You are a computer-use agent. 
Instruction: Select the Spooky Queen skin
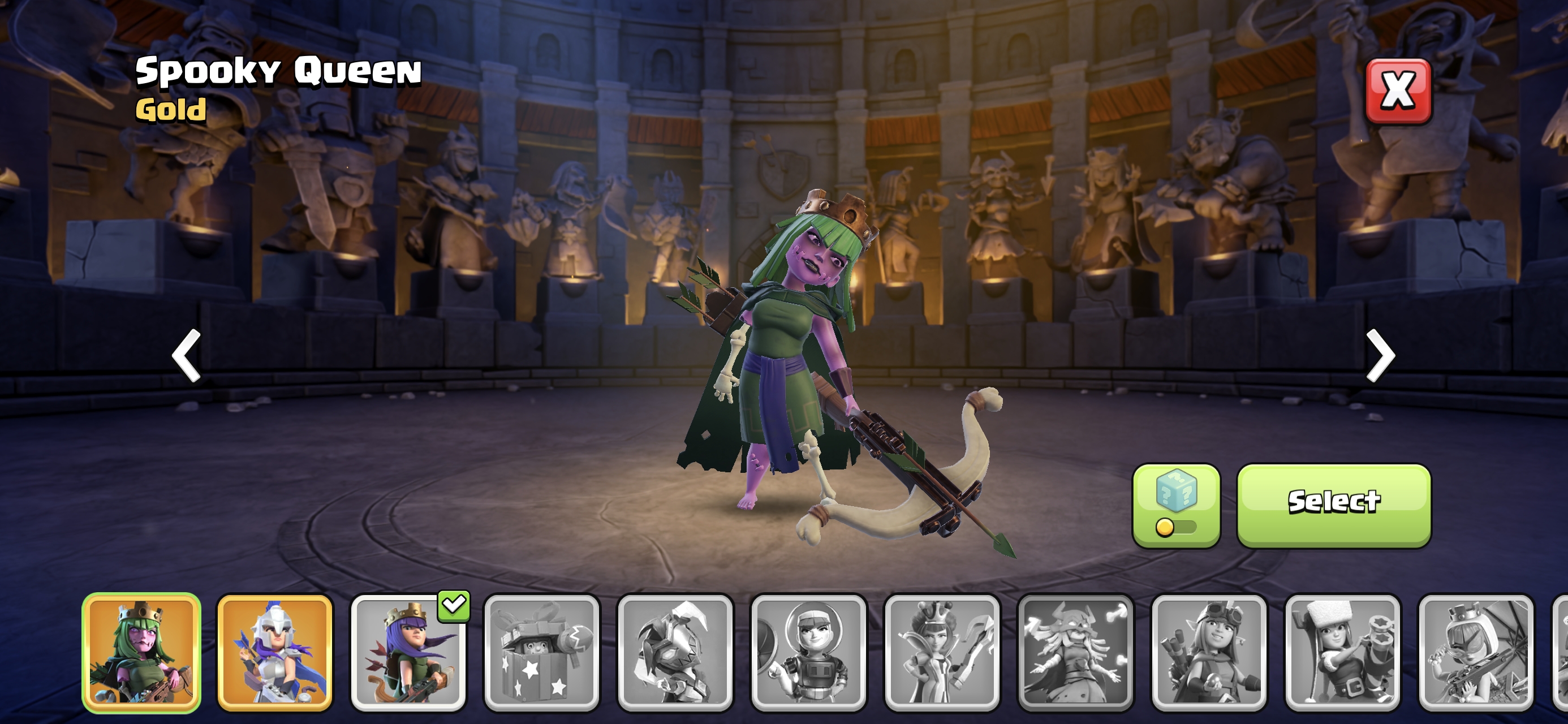coord(1334,505)
